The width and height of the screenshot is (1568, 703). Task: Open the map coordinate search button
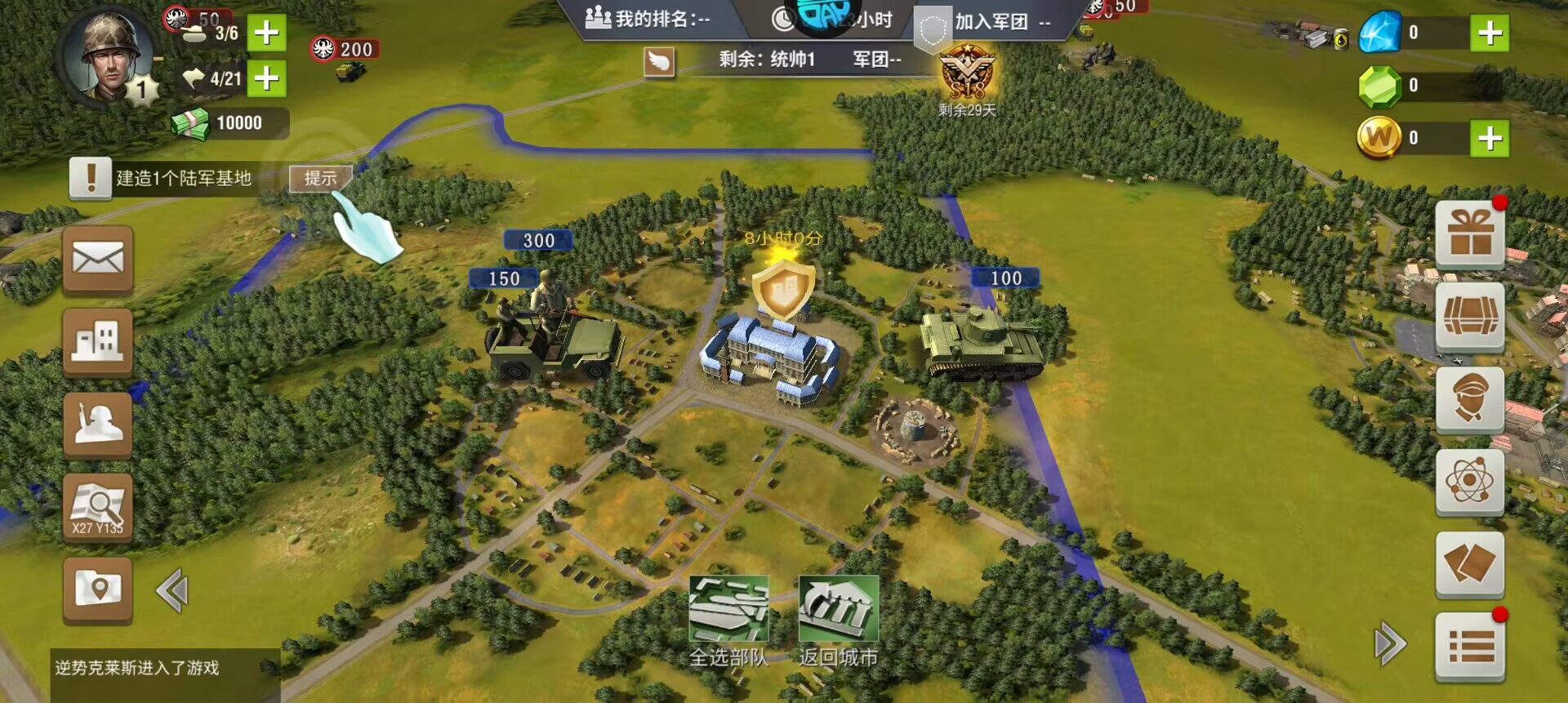pyautogui.click(x=98, y=508)
